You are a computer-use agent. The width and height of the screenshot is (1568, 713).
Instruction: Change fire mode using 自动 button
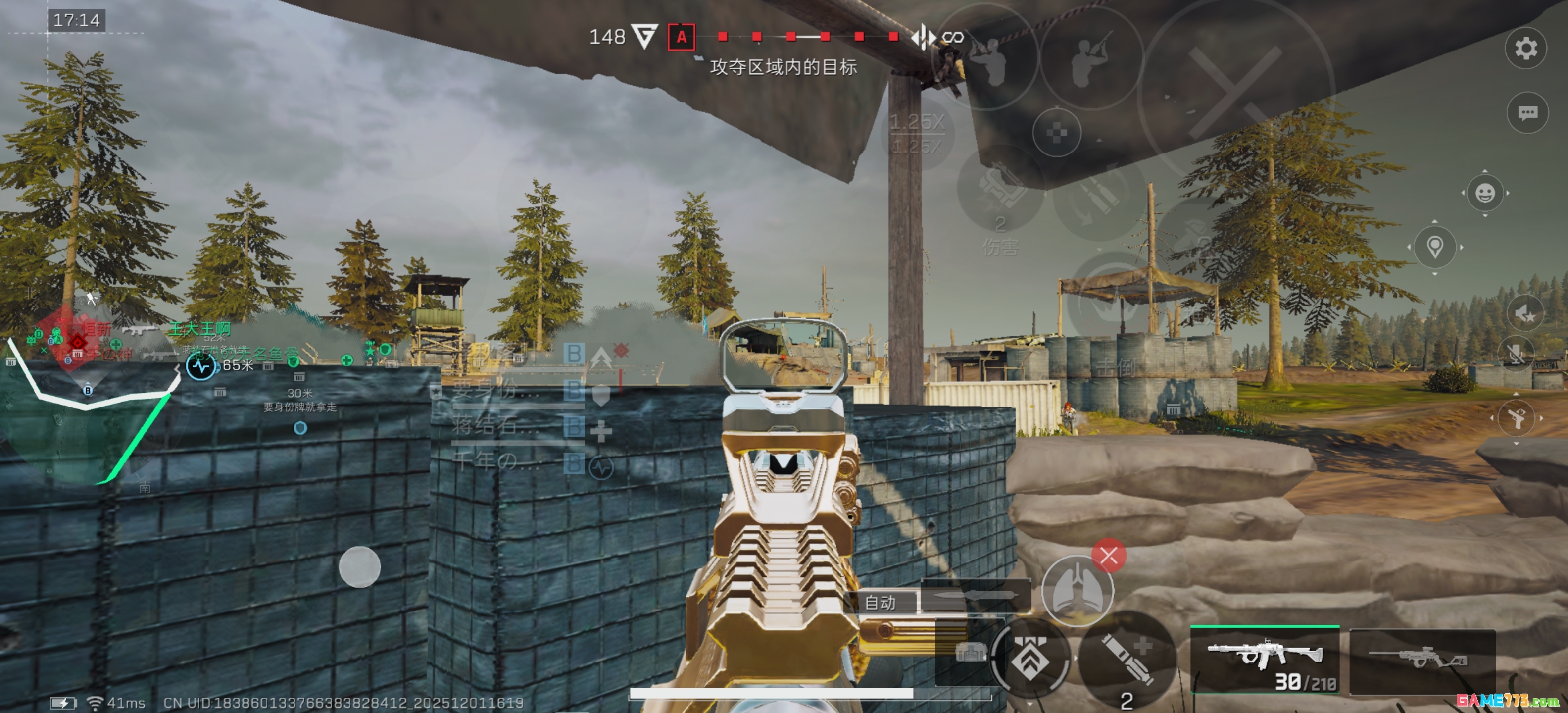(x=880, y=602)
